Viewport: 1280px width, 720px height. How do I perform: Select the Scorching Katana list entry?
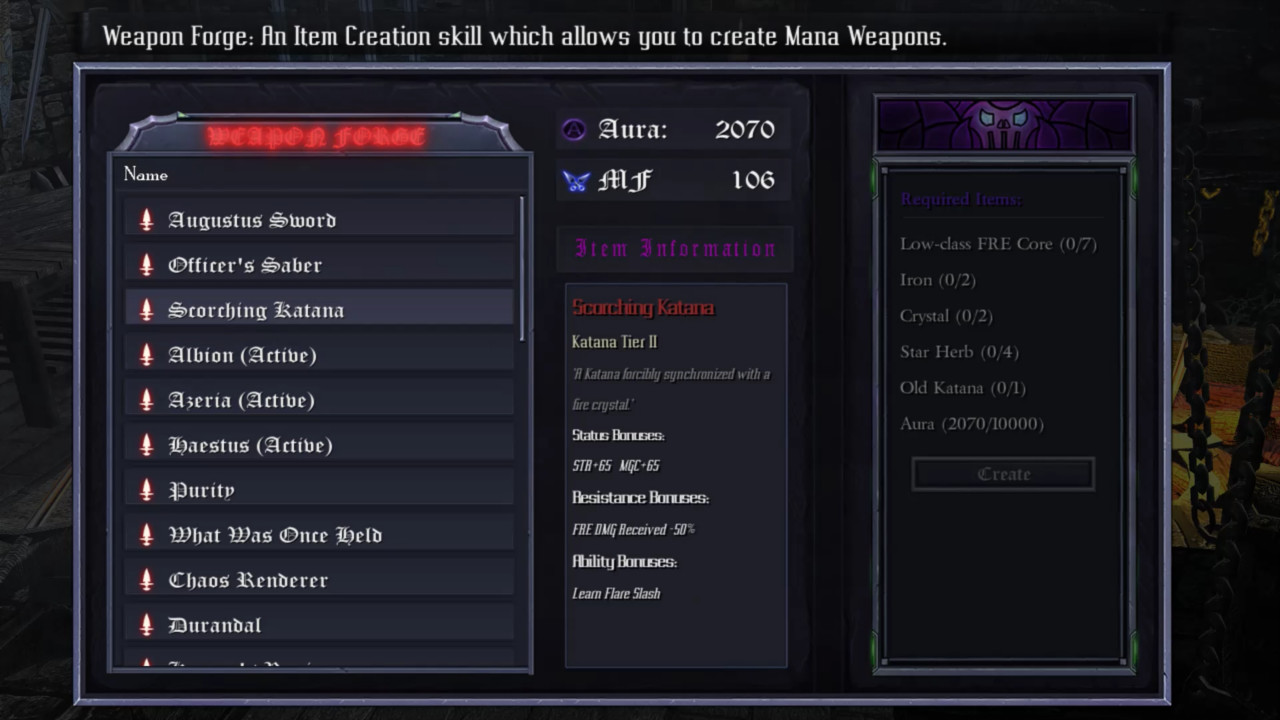(318, 310)
